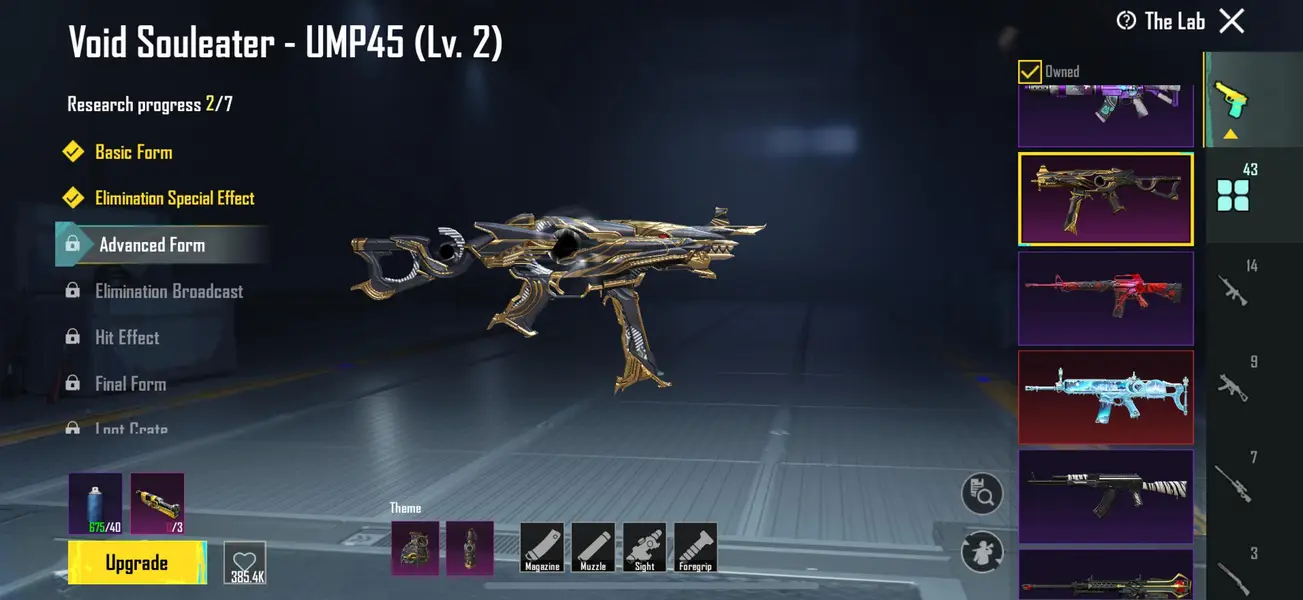Toggle the Owned filter checkbox
The image size is (1303, 600).
point(1029,72)
